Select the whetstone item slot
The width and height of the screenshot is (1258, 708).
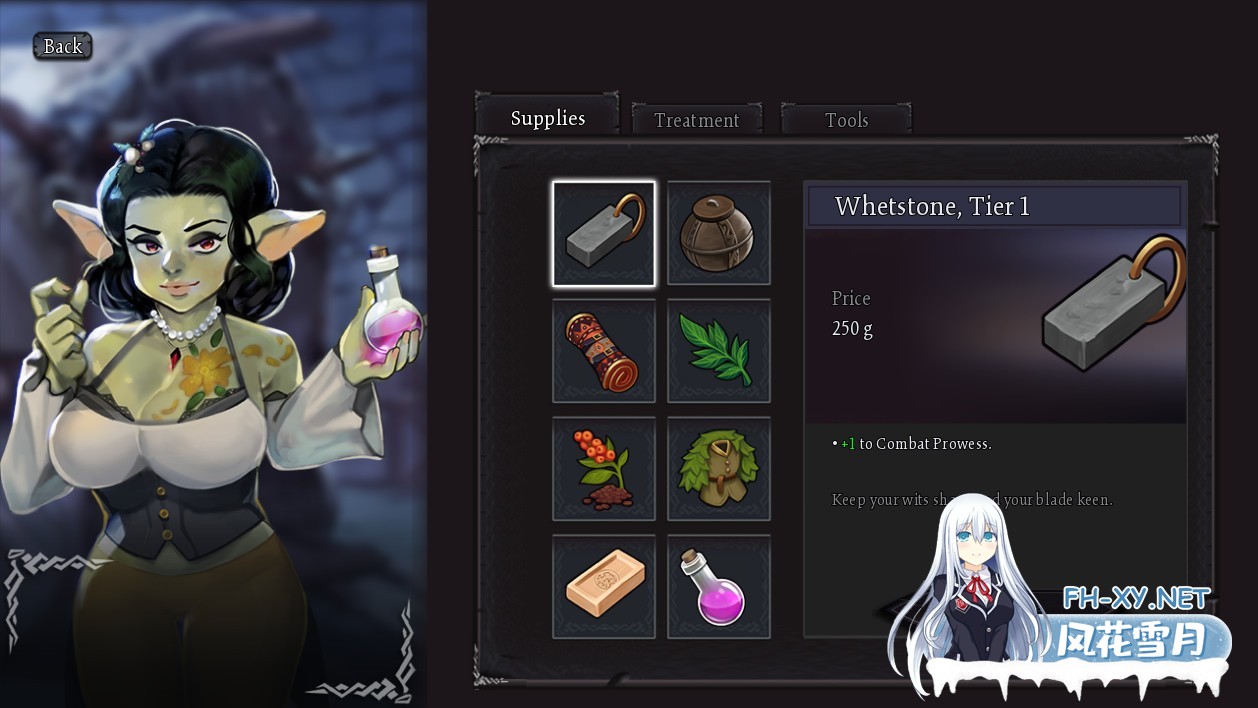604,233
